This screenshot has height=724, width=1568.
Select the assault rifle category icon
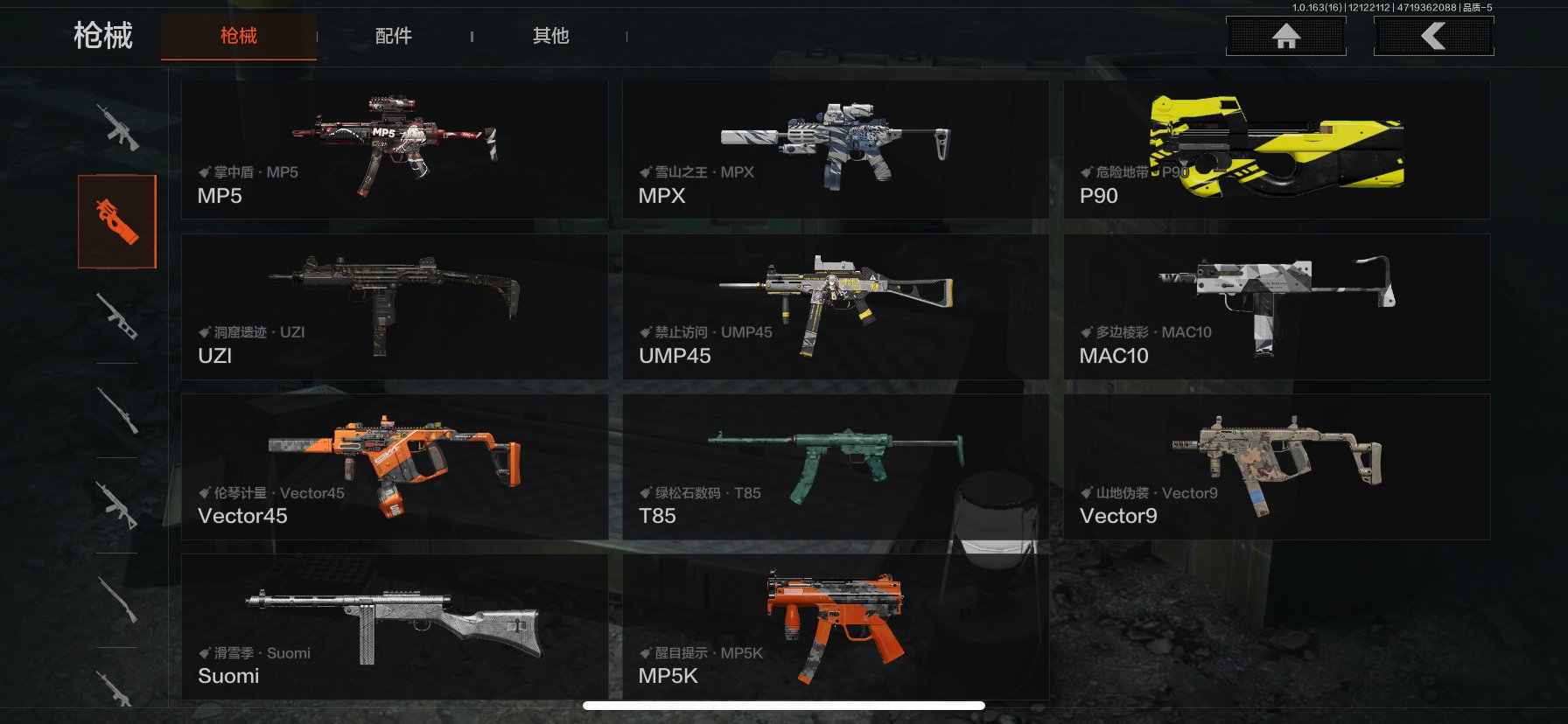coord(117,128)
